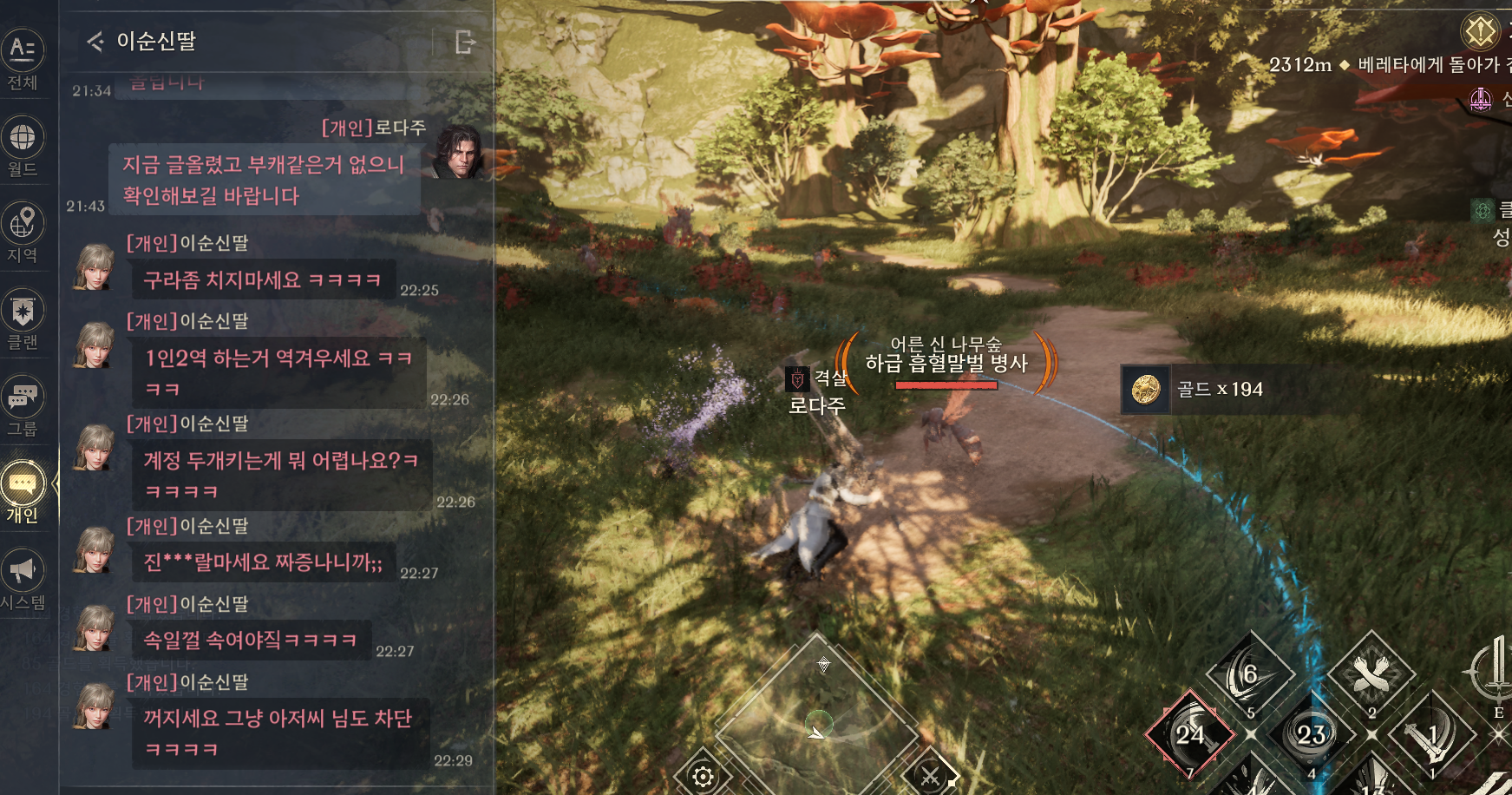This screenshot has width=1512, height=795.
Task: Go back from the 이순신딸 conversation
Action: 95,41
